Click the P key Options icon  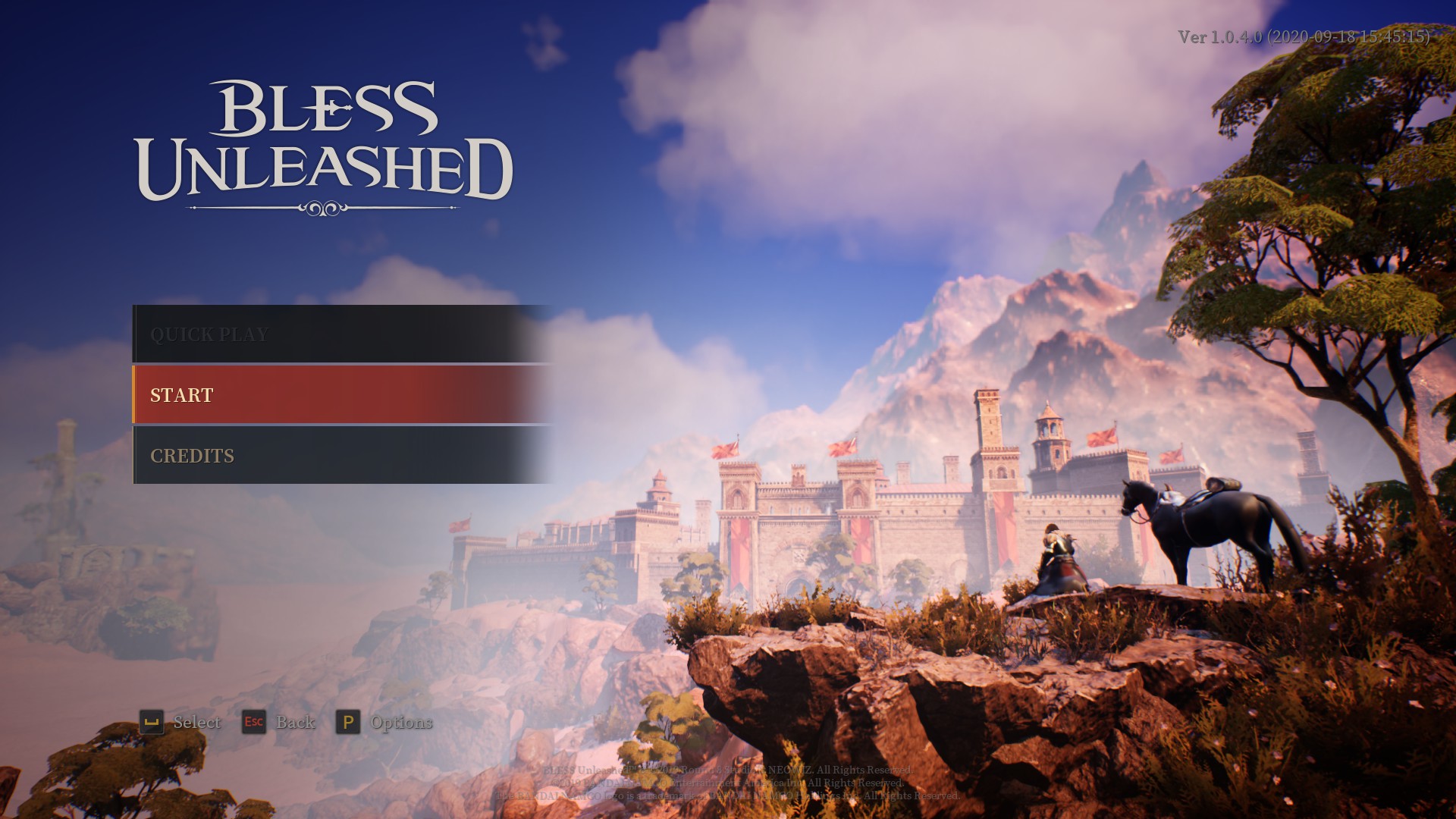[349, 723]
